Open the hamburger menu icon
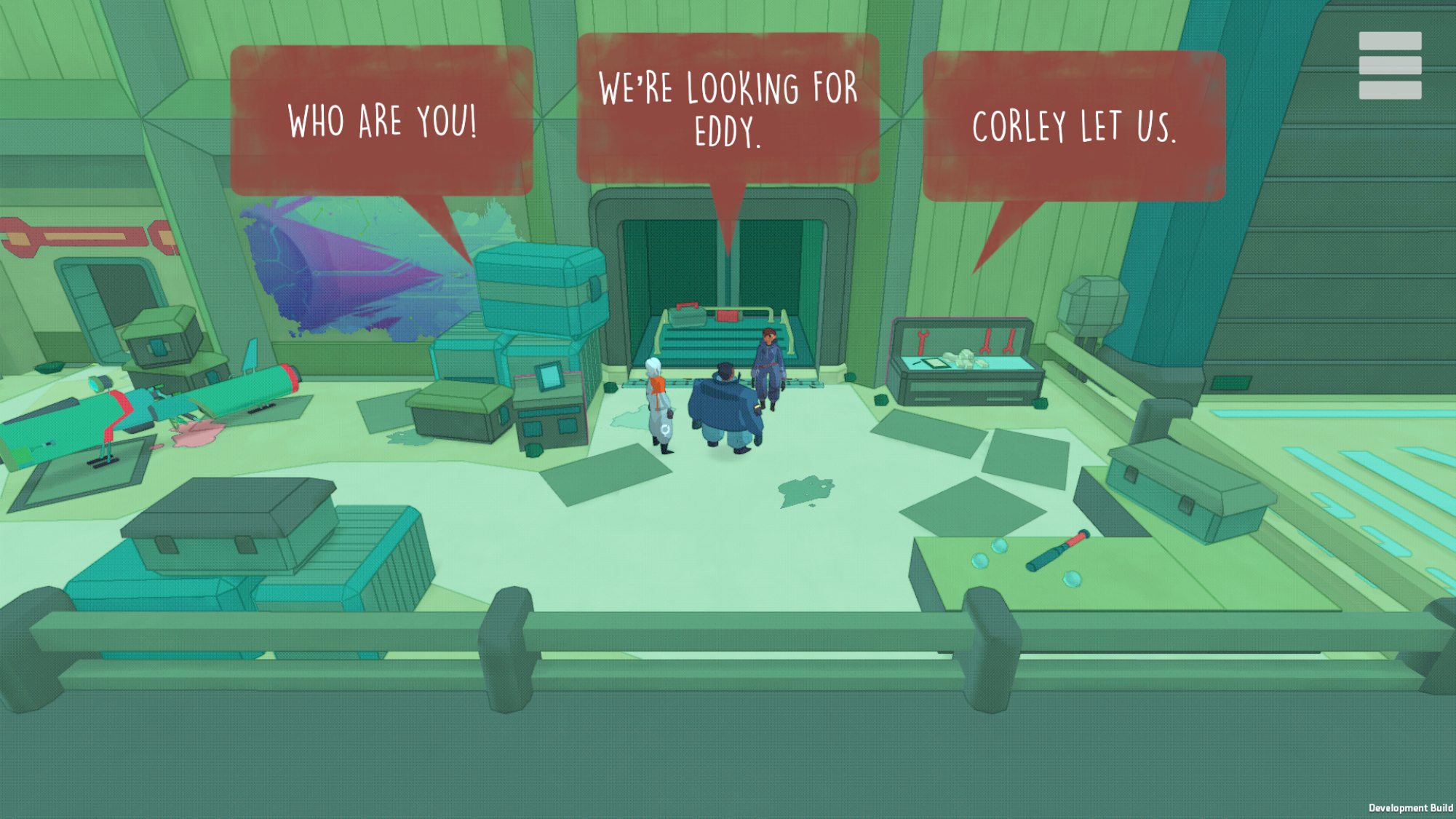 [x=1389, y=66]
